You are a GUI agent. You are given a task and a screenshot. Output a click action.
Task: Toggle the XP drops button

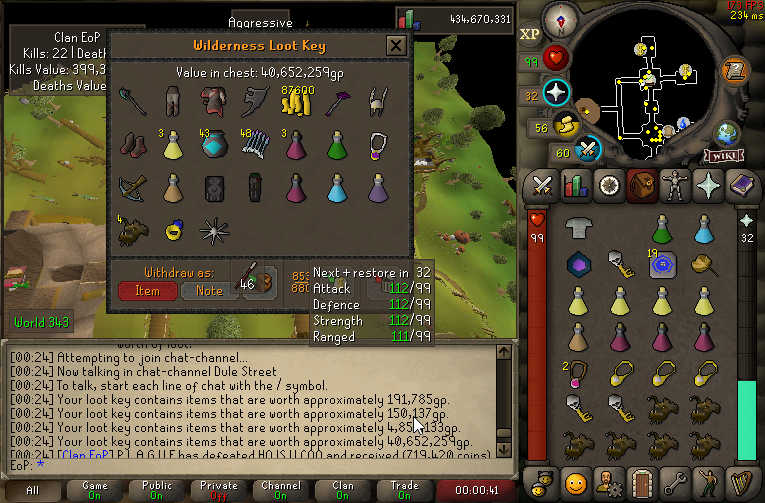[x=531, y=34]
